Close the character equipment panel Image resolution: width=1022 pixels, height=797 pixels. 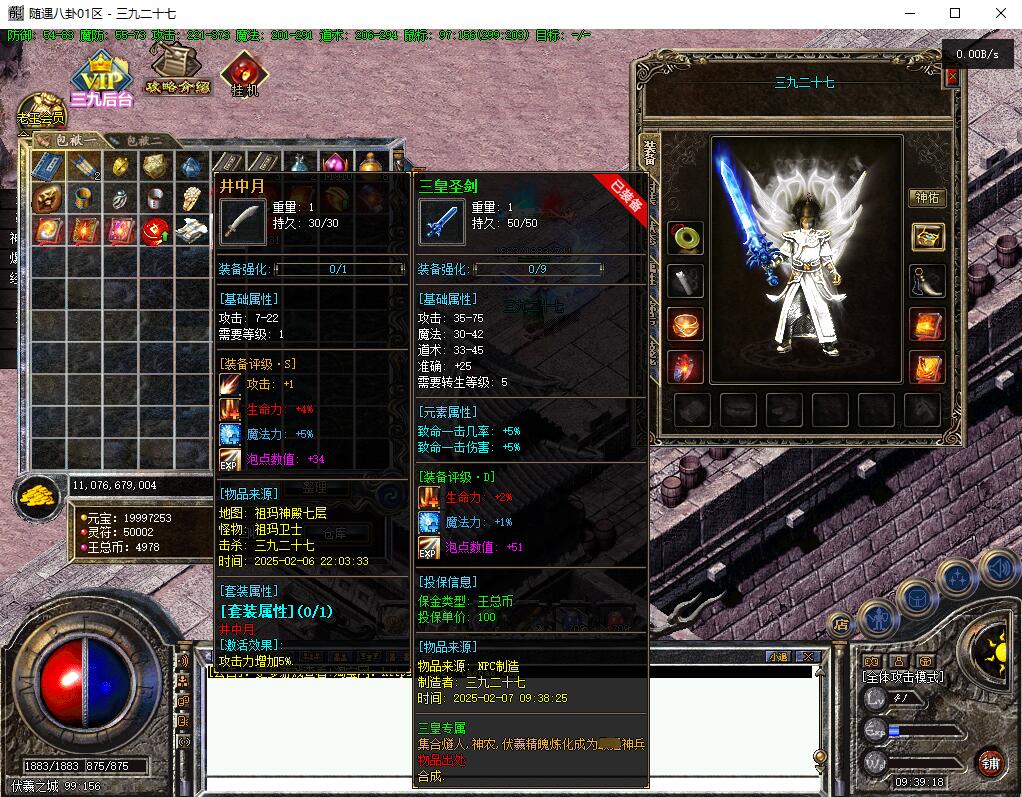pyautogui.click(x=951, y=77)
